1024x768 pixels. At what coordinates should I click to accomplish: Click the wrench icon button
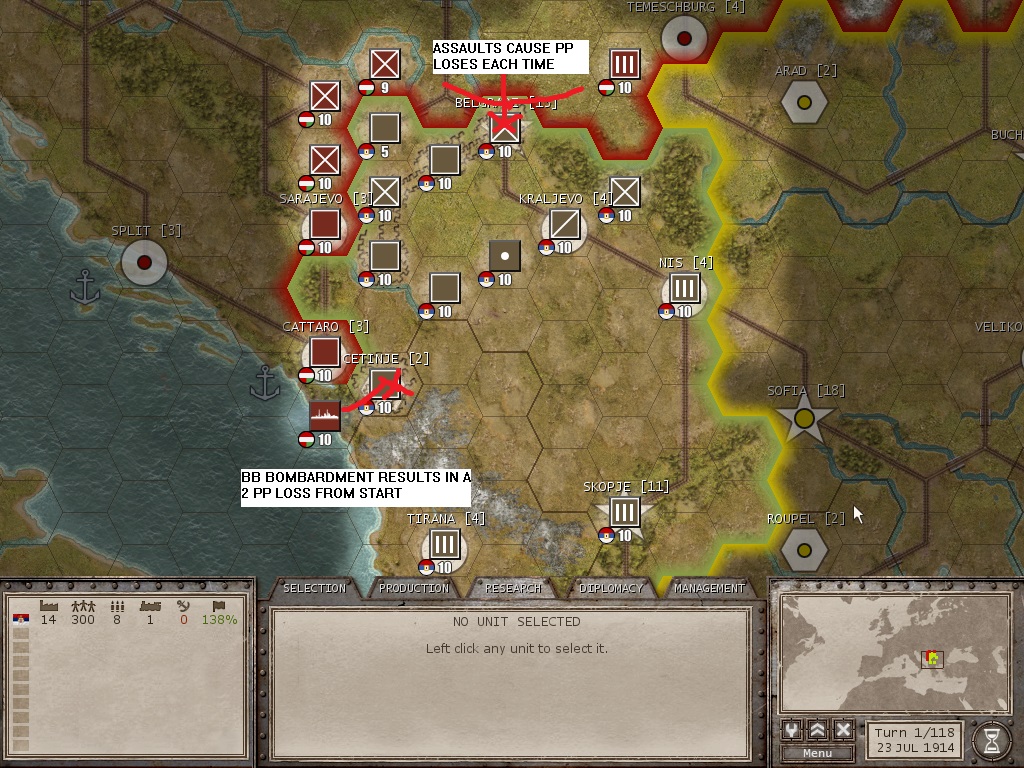point(792,729)
